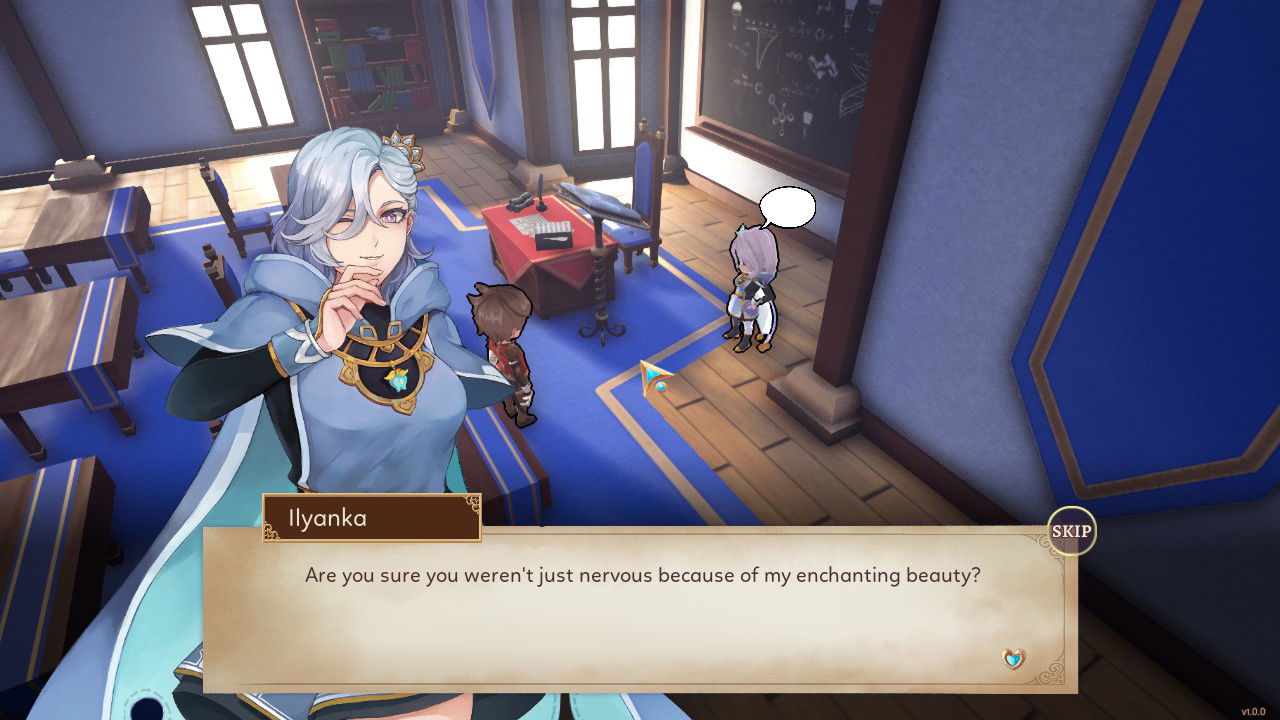
Task: Advance dialogue via the heart gem indicator
Action: pos(1014,659)
